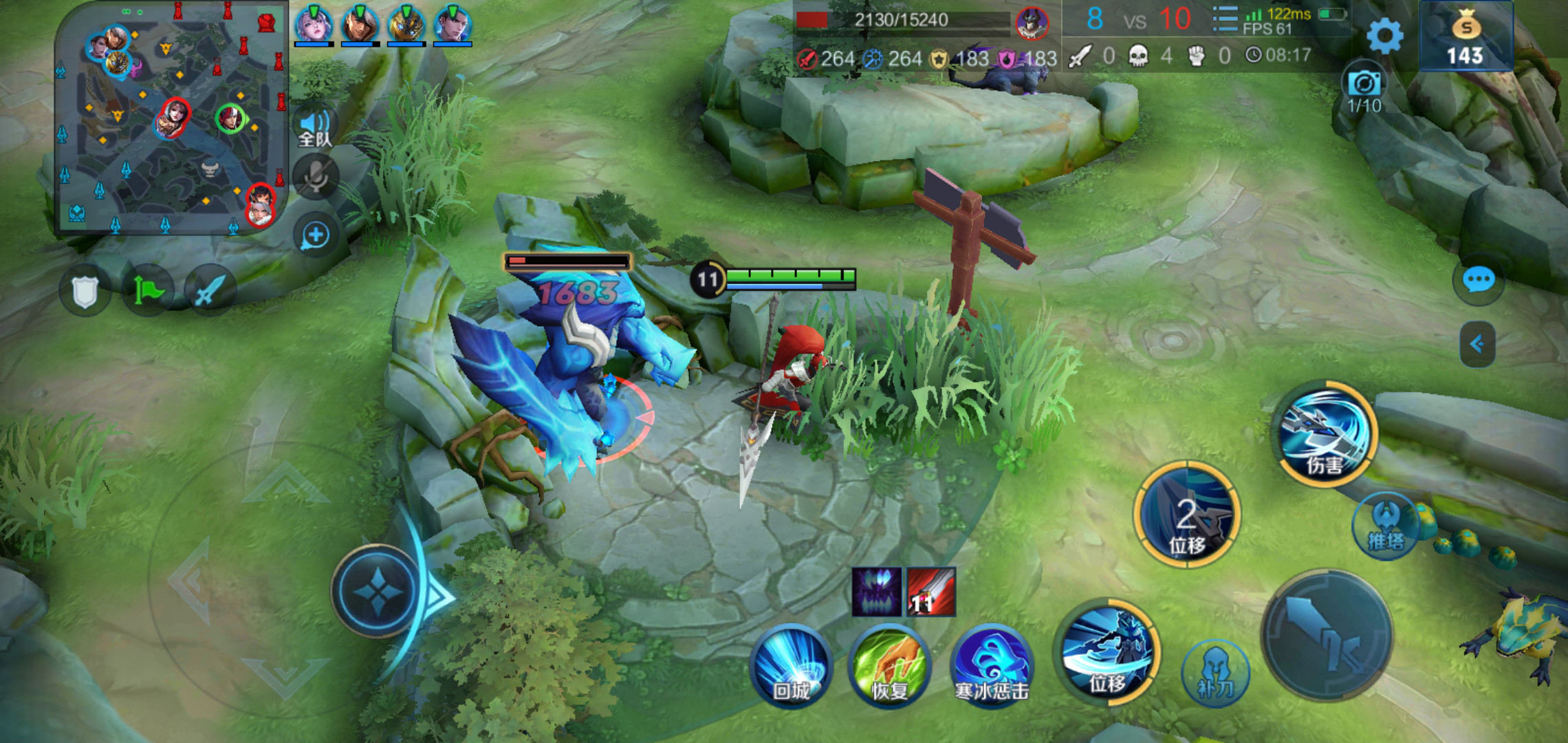Screen dimensions: 1568x743
Task: Tap the 补刀 last-hit button
Action: [1215, 674]
